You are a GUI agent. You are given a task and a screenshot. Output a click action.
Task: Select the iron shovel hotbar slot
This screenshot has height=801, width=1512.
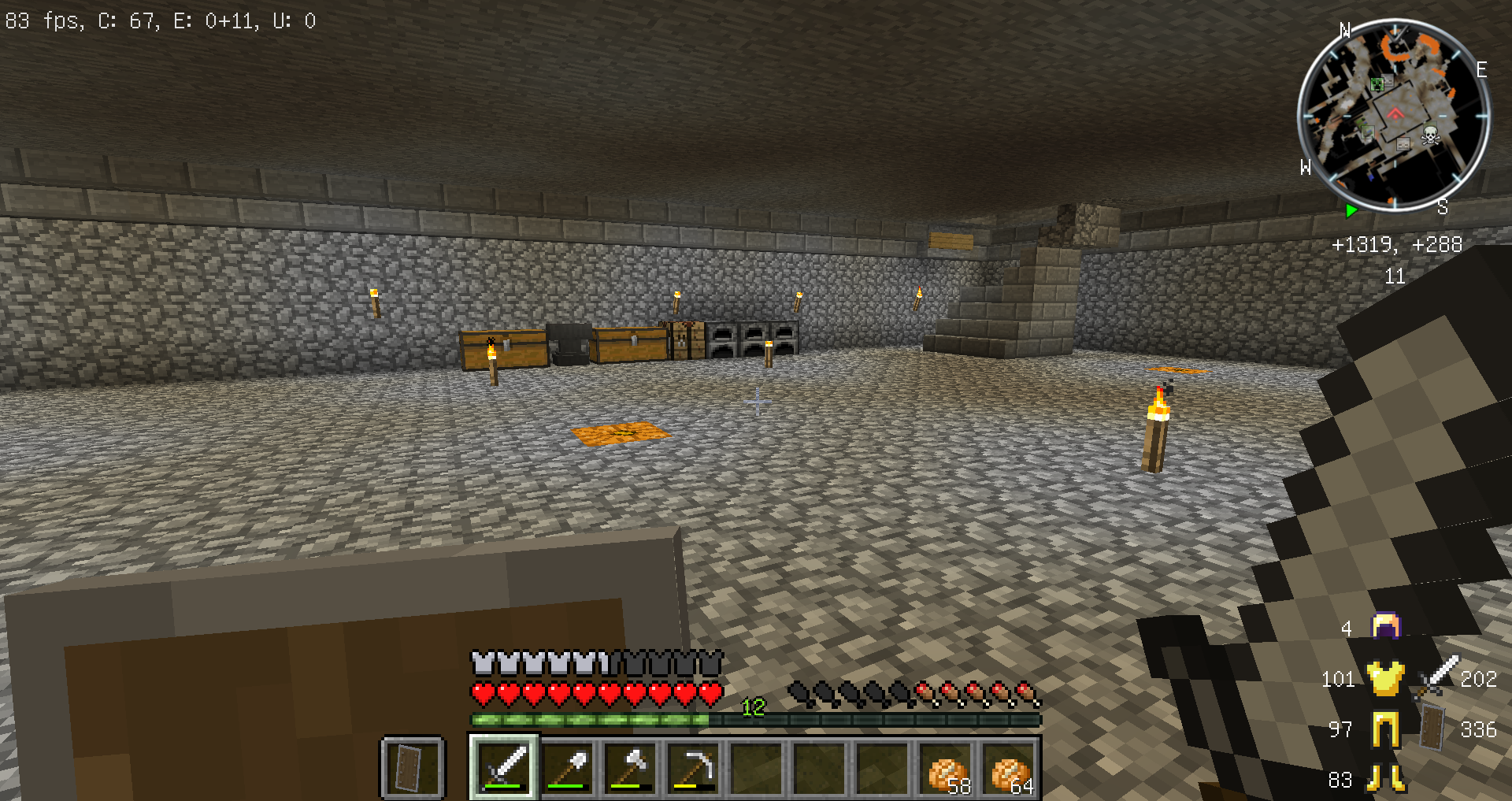568,767
